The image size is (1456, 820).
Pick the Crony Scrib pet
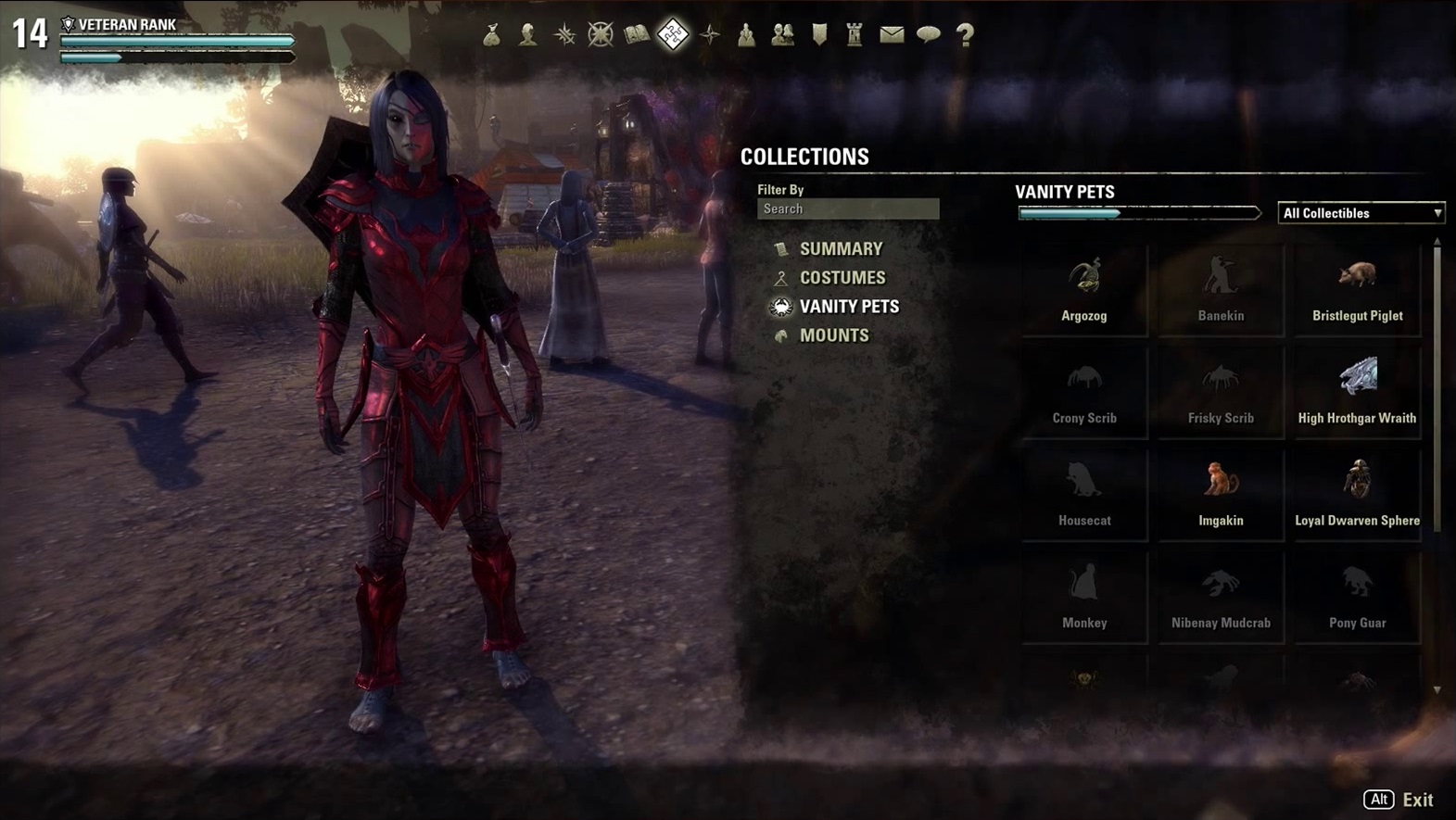pos(1084,392)
